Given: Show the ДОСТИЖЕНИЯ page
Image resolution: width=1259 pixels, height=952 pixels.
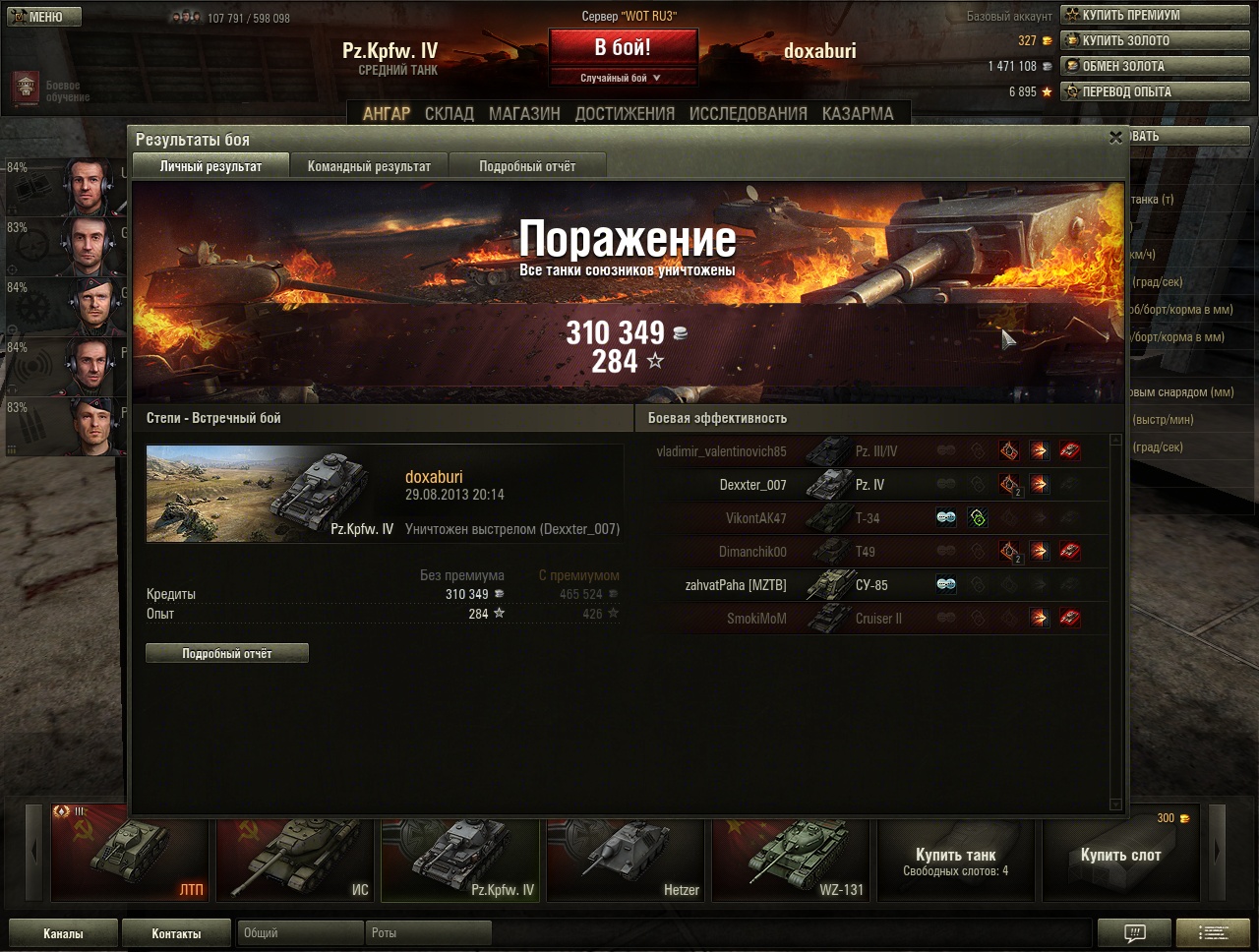Looking at the screenshot, I should pyautogui.click(x=625, y=114).
